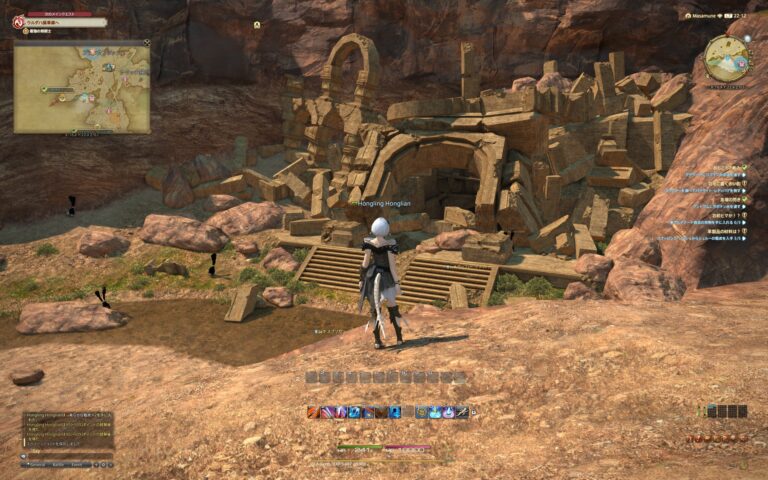This screenshot has height=480, width=768.
Task: Select the blue-white crystal hotbar skill
Action: pos(435,412)
